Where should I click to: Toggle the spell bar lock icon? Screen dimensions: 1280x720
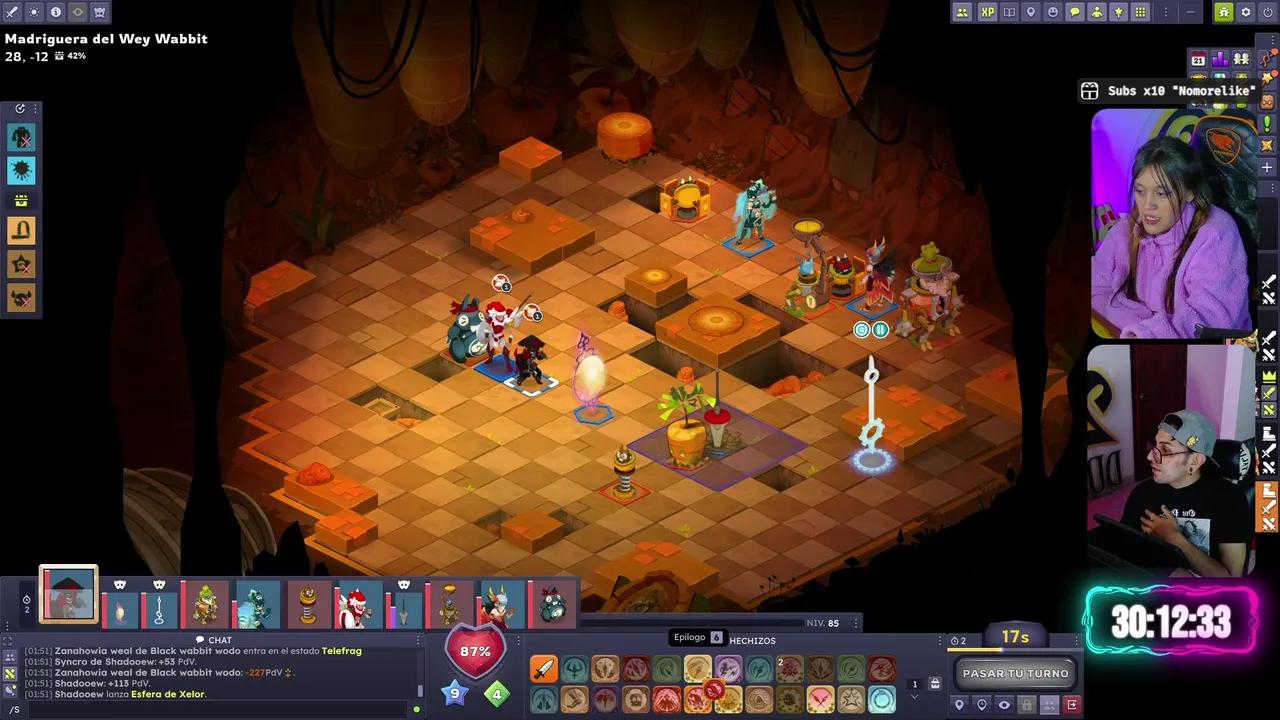pos(935,684)
